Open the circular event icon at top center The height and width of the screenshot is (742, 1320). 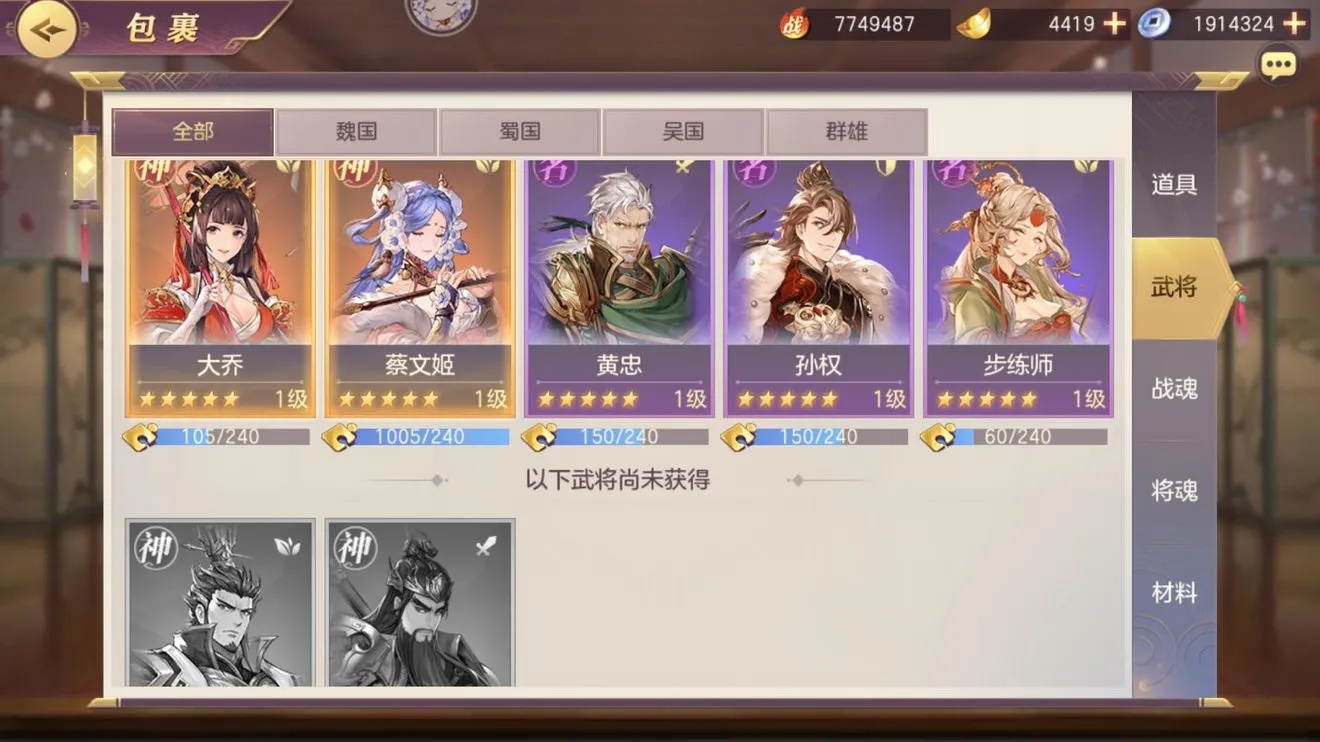[x=440, y=14]
